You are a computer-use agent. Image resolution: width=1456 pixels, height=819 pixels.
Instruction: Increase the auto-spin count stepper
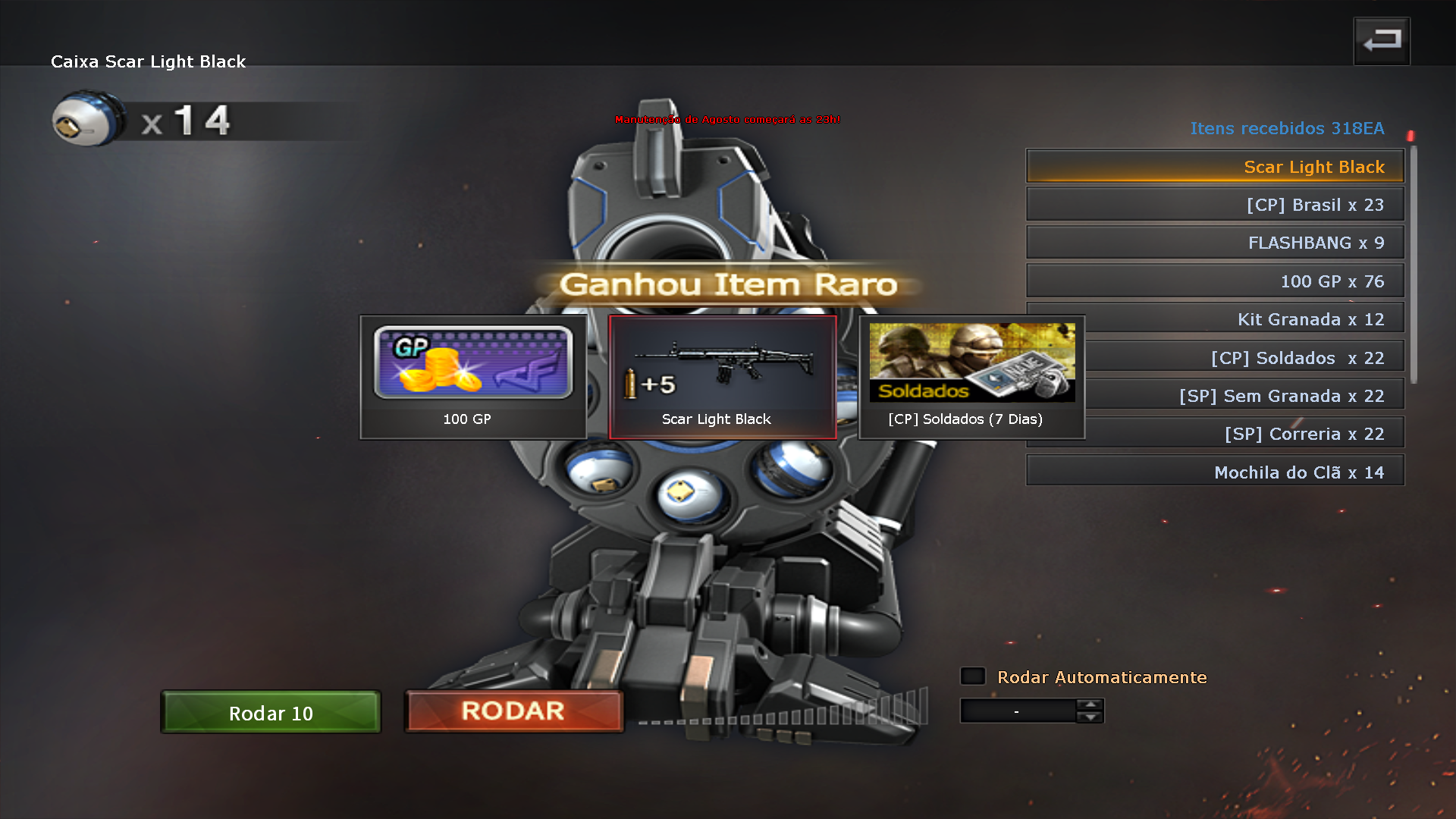click(1090, 705)
